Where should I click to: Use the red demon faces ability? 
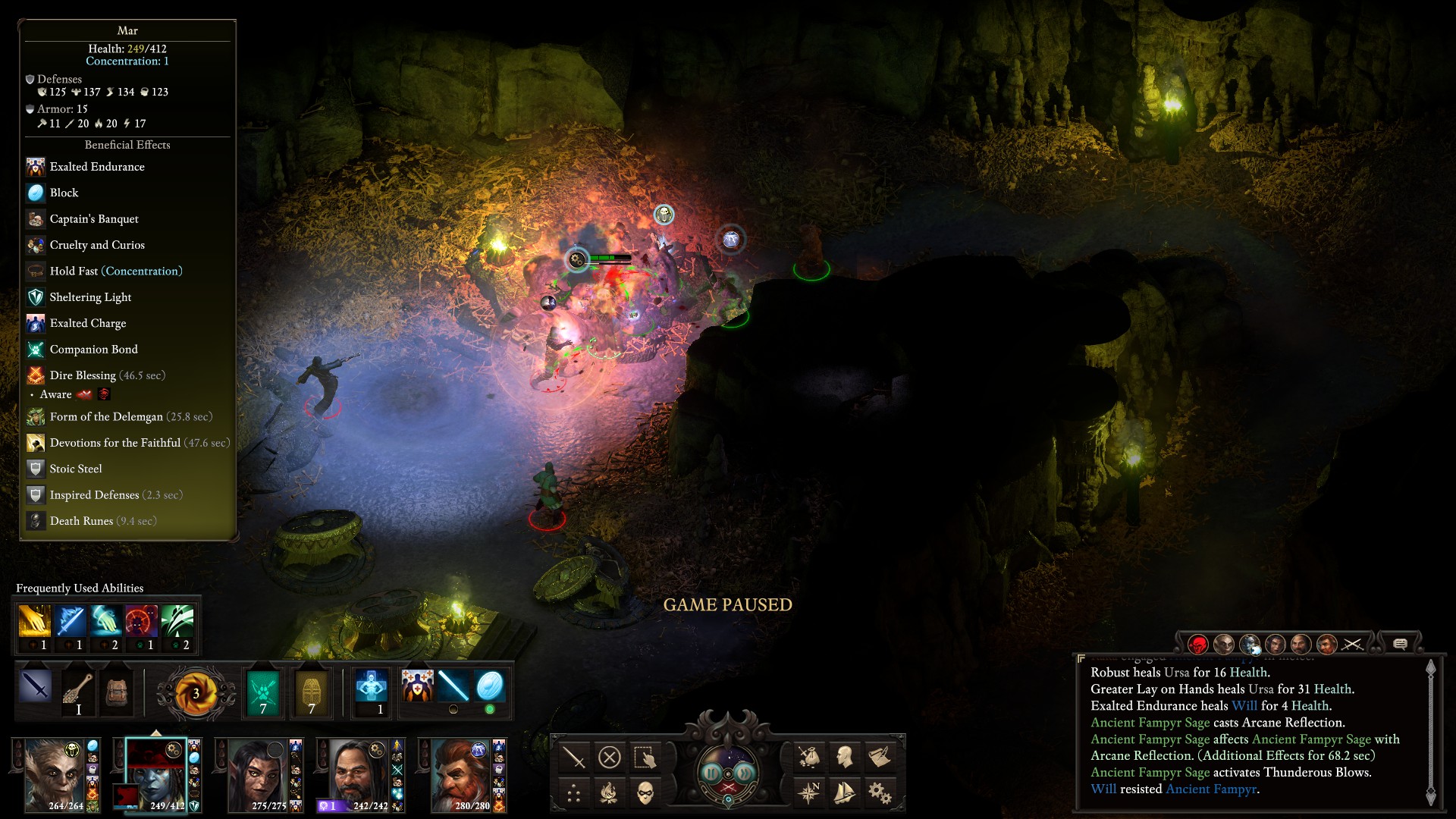(x=142, y=622)
